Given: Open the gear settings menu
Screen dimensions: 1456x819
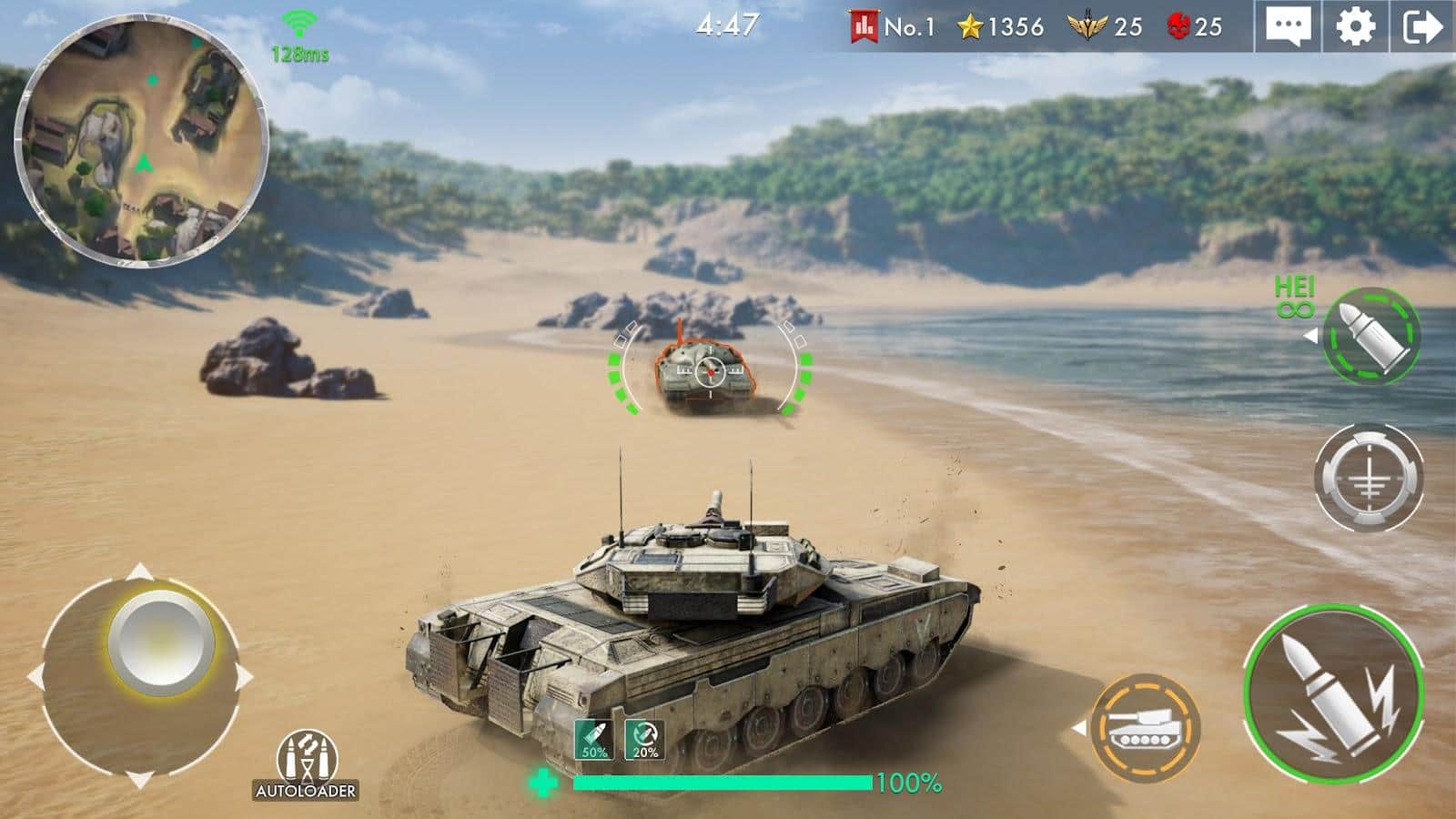Looking at the screenshot, I should pos(1355,27).
